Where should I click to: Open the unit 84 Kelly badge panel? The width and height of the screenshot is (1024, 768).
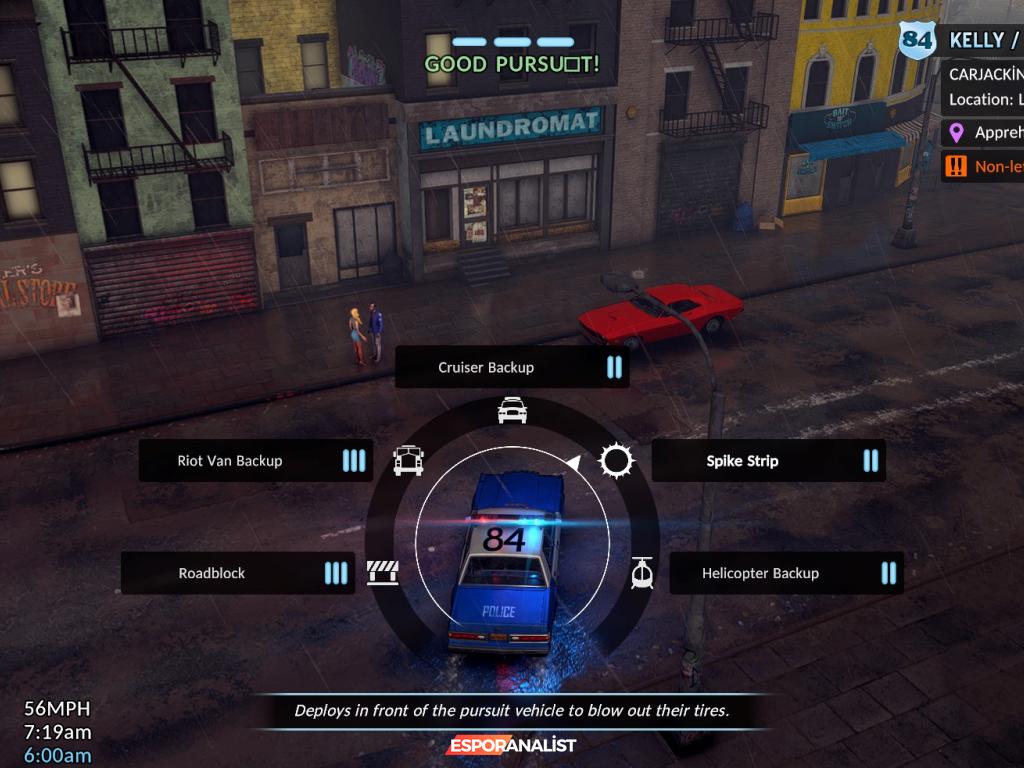pyautogui.click(x=960, y=42)
